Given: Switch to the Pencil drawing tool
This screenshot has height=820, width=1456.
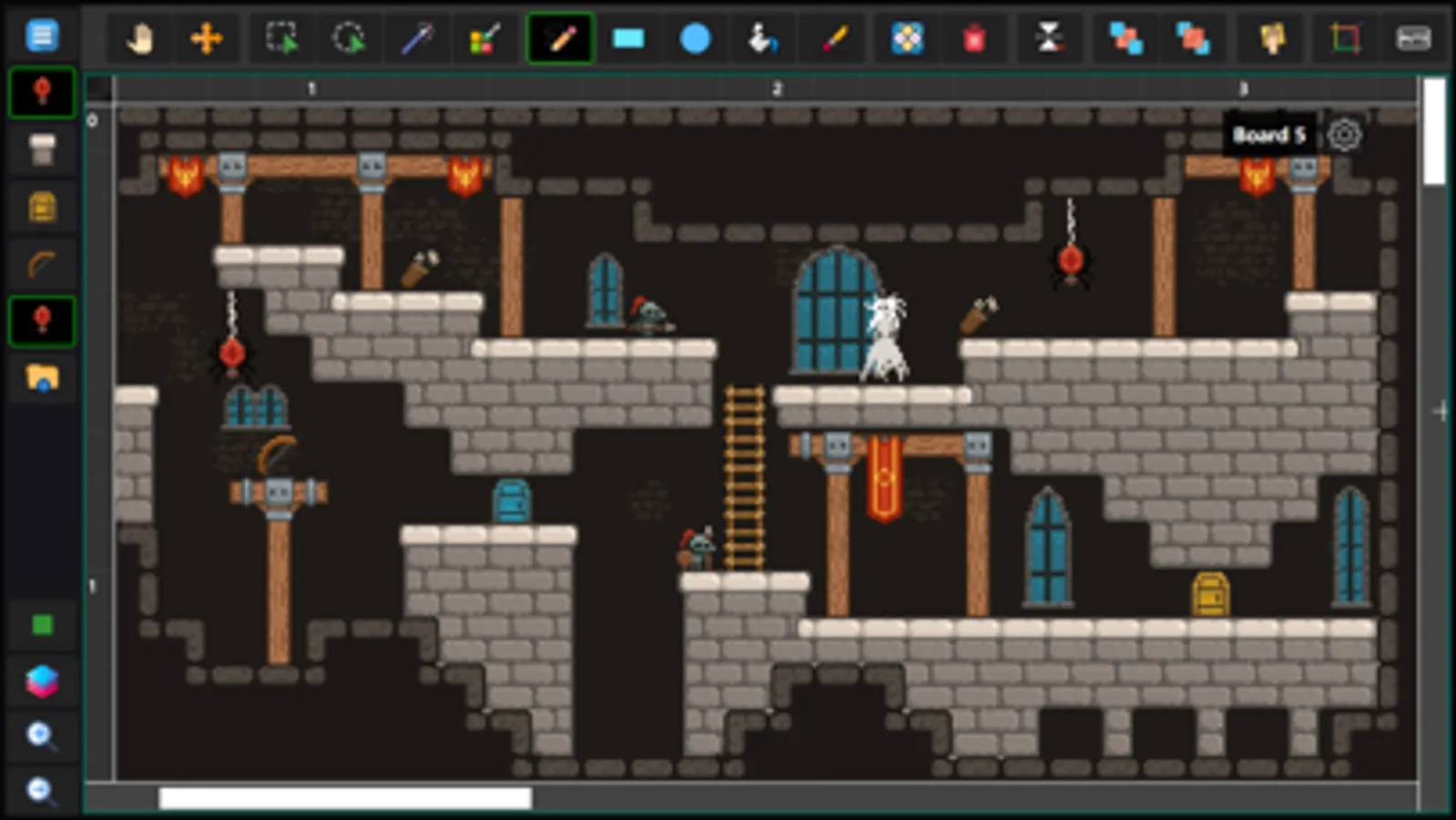Looking at the screenshot, I should 560,38.
